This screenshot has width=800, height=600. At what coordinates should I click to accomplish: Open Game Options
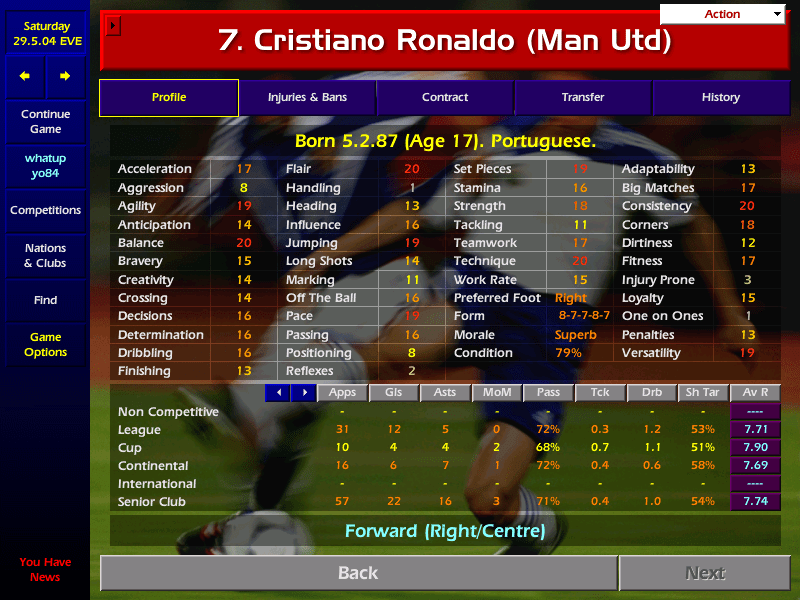point(45,345)
